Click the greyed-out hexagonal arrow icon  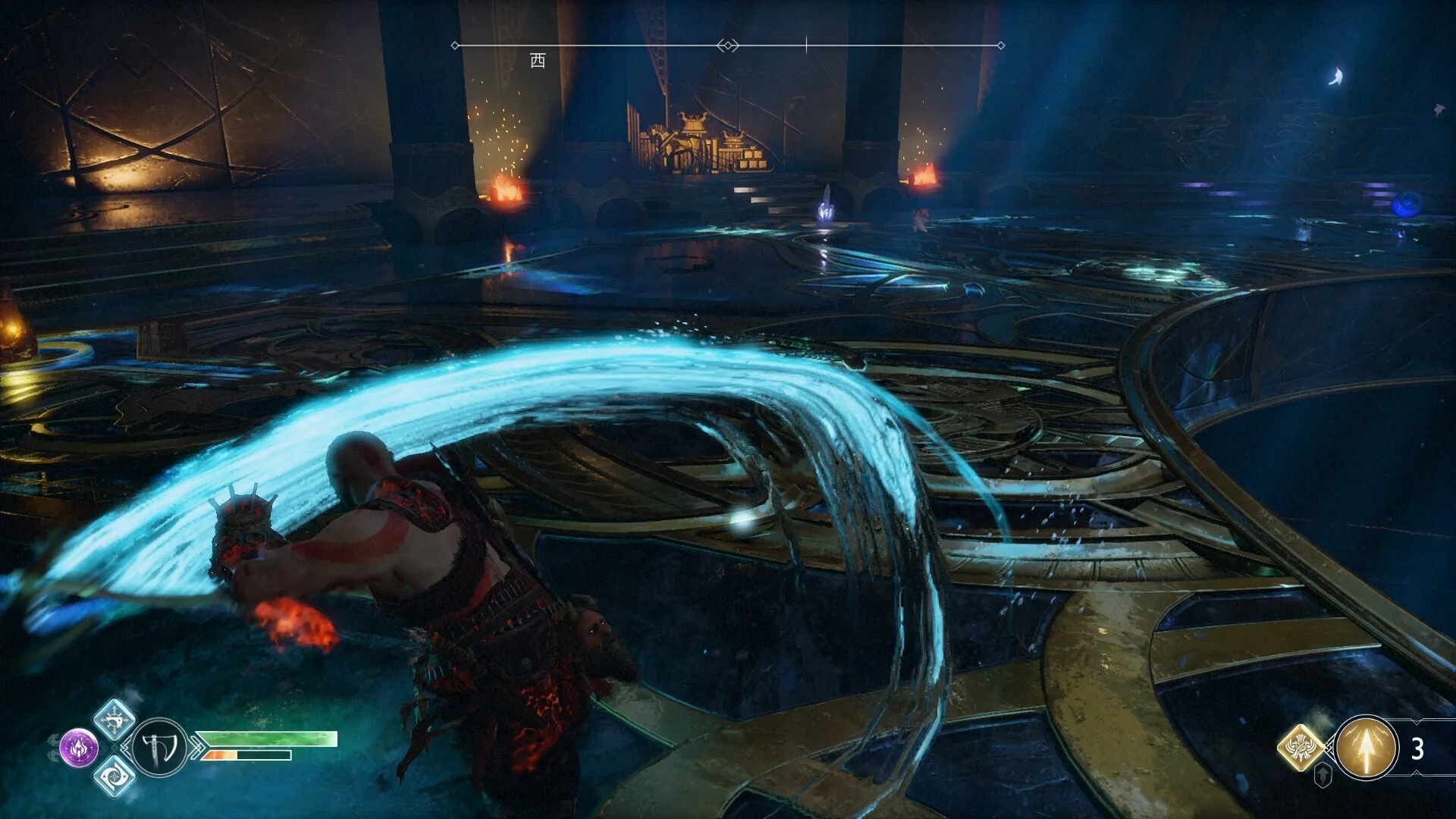[x=1323, y=775]
